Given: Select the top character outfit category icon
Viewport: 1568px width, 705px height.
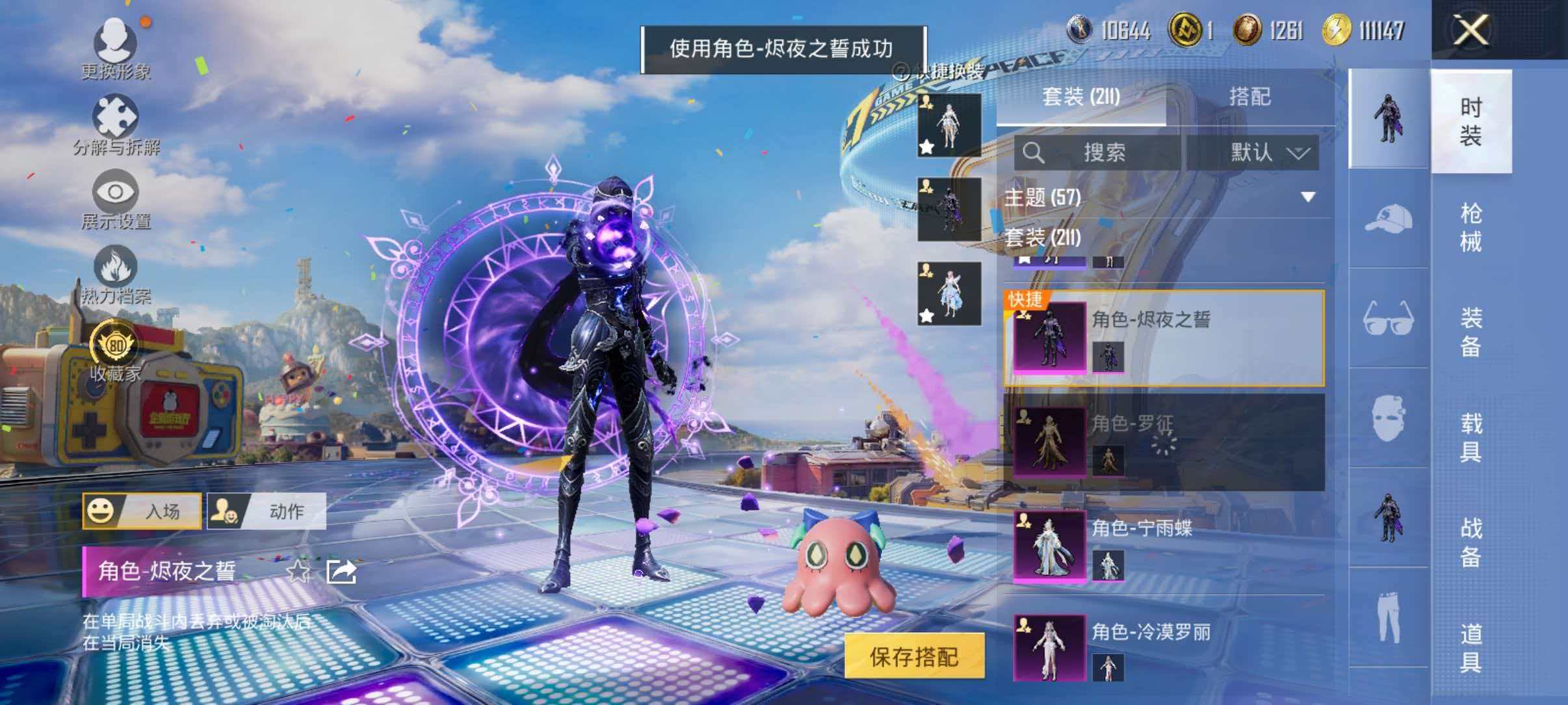Looking at the screenshot, I should click(1388, 120).
